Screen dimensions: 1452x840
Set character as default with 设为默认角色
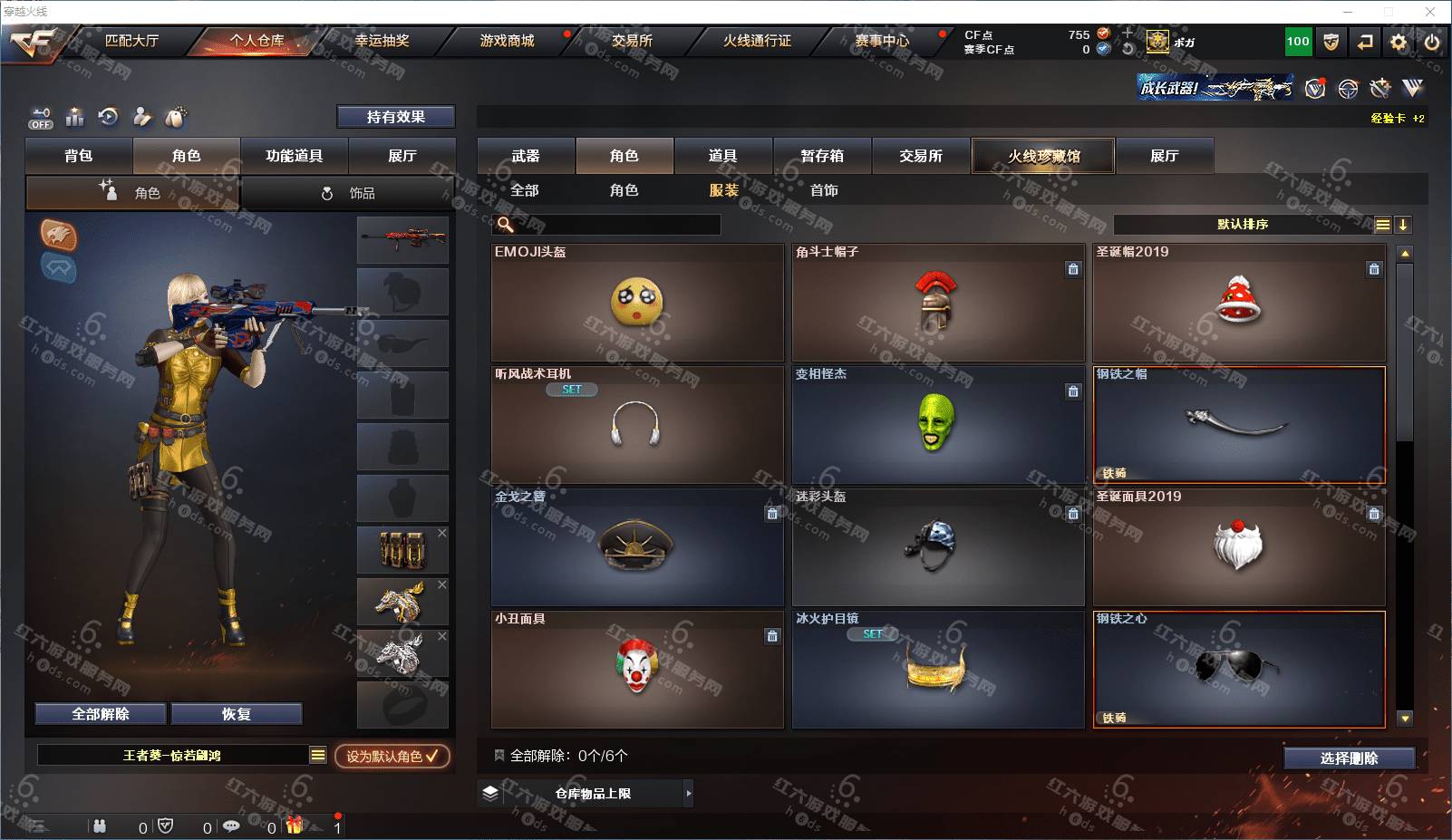pos(392,756)
